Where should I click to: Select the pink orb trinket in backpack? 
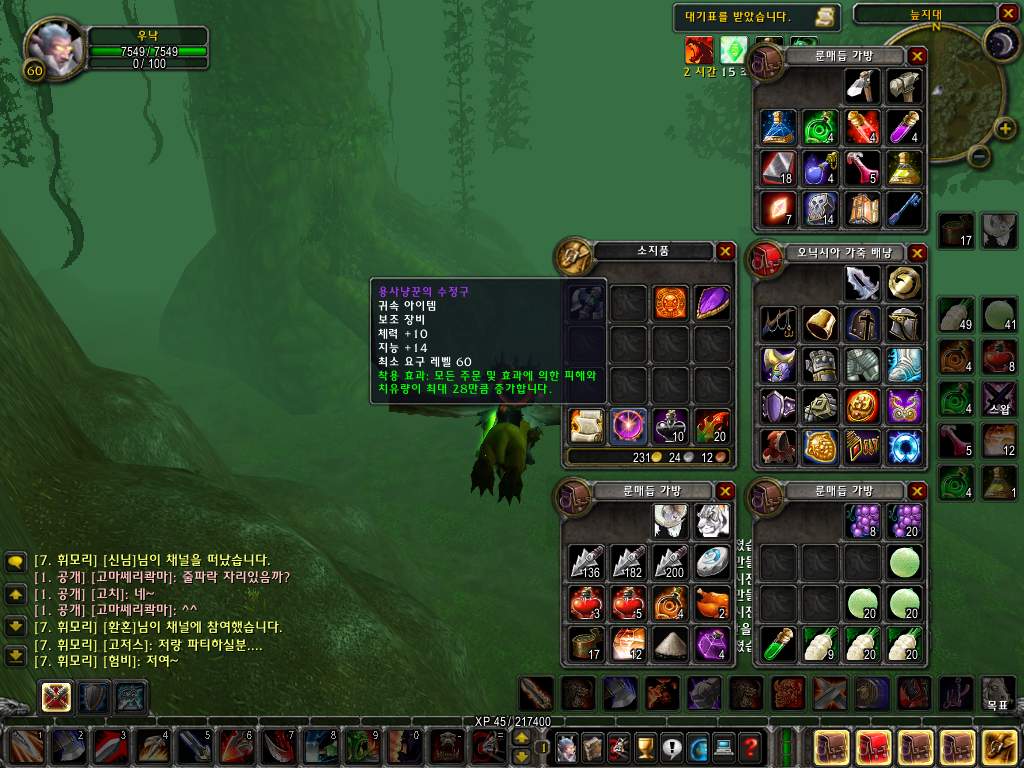click(628, 425)
